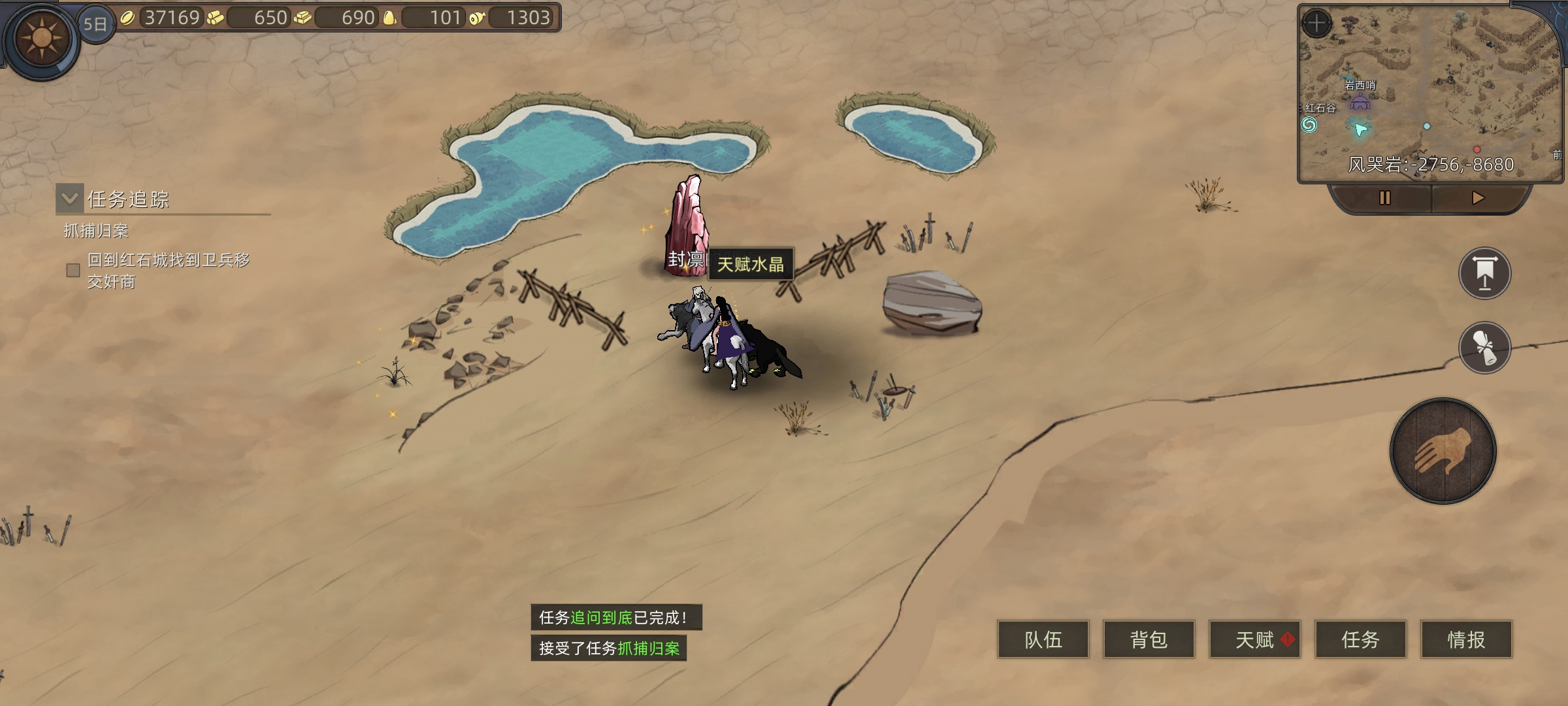Open the scroll icon round button
This screenshot has width=1568, height=706.
(1484, 347)
